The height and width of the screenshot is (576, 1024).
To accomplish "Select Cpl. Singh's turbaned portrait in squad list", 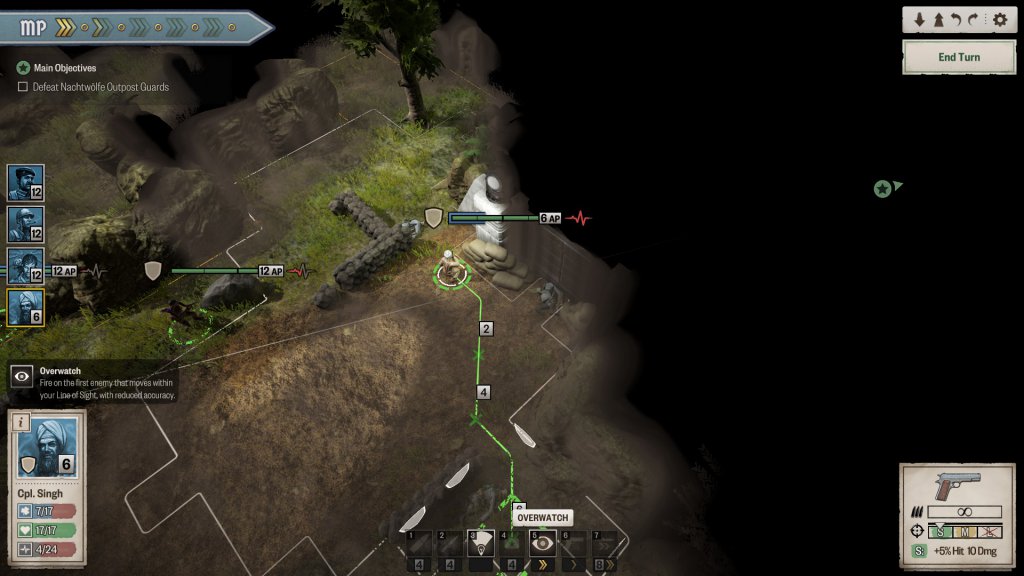I will pos(25,307).
